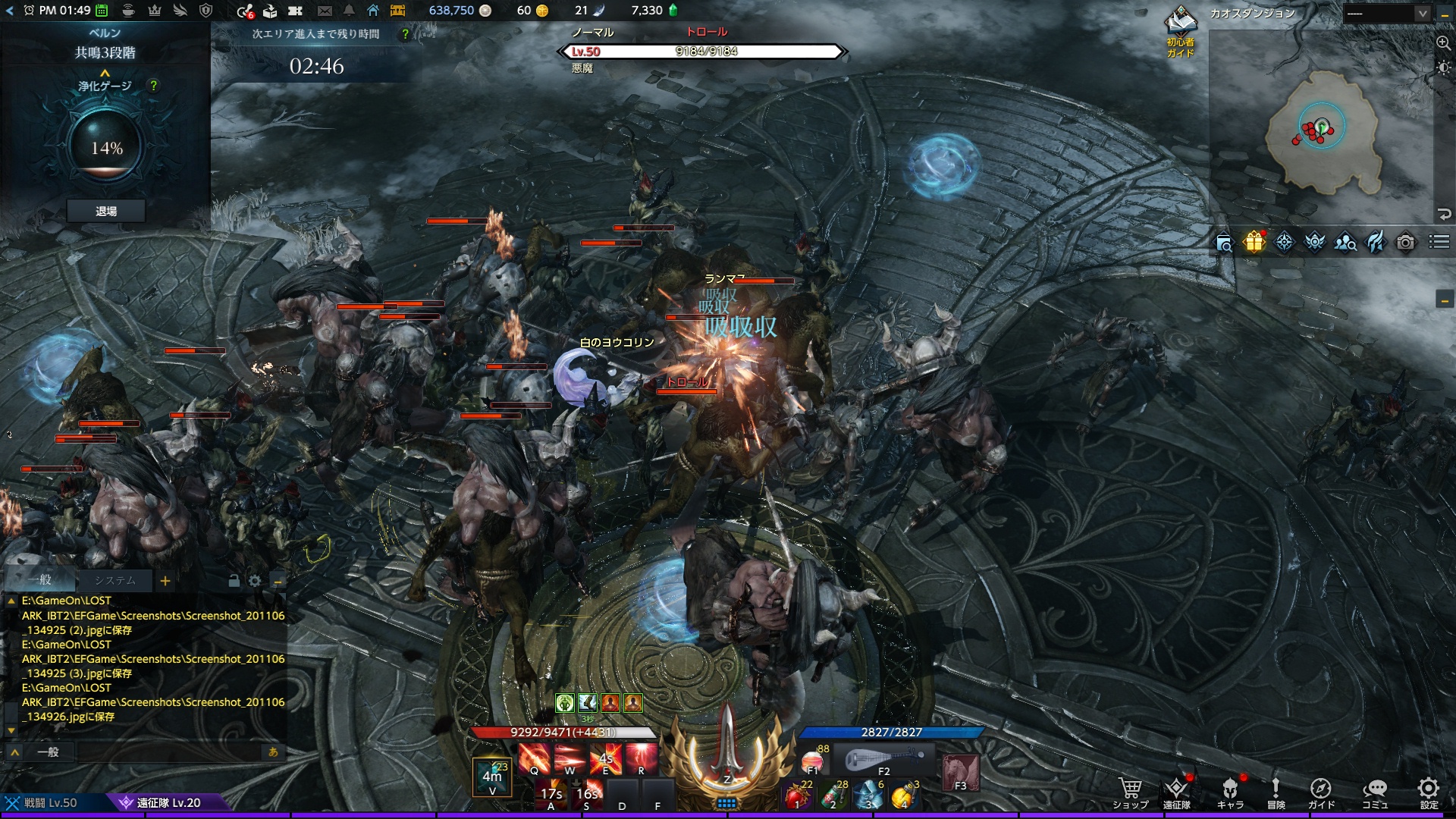Viewport: 1456px width, 819px height.
Task: Open the コミュ community menu
Action: (x=1375, y=792)
